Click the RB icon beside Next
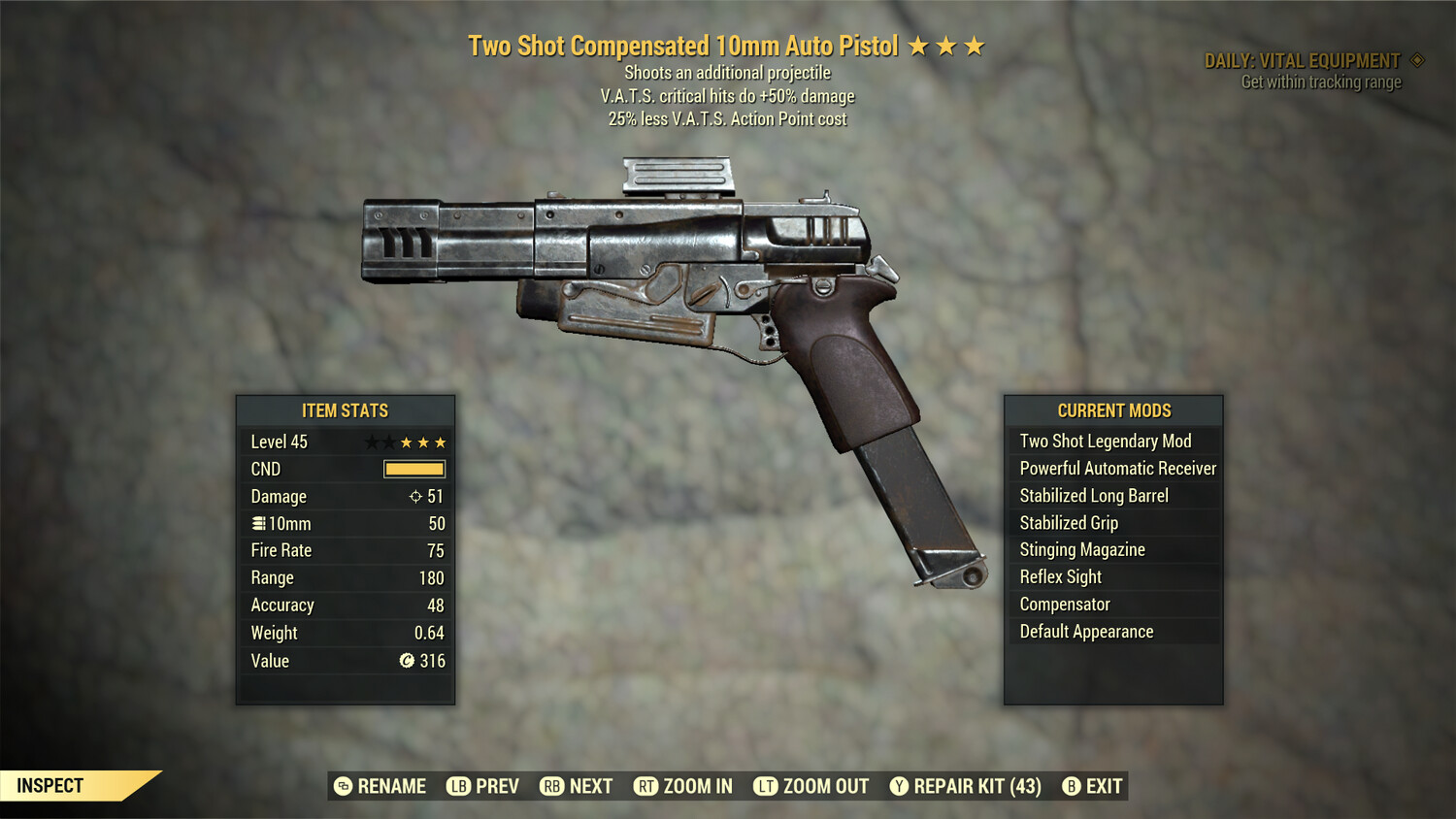Screen dimensions: 1456x819 [x=550, y=786]
